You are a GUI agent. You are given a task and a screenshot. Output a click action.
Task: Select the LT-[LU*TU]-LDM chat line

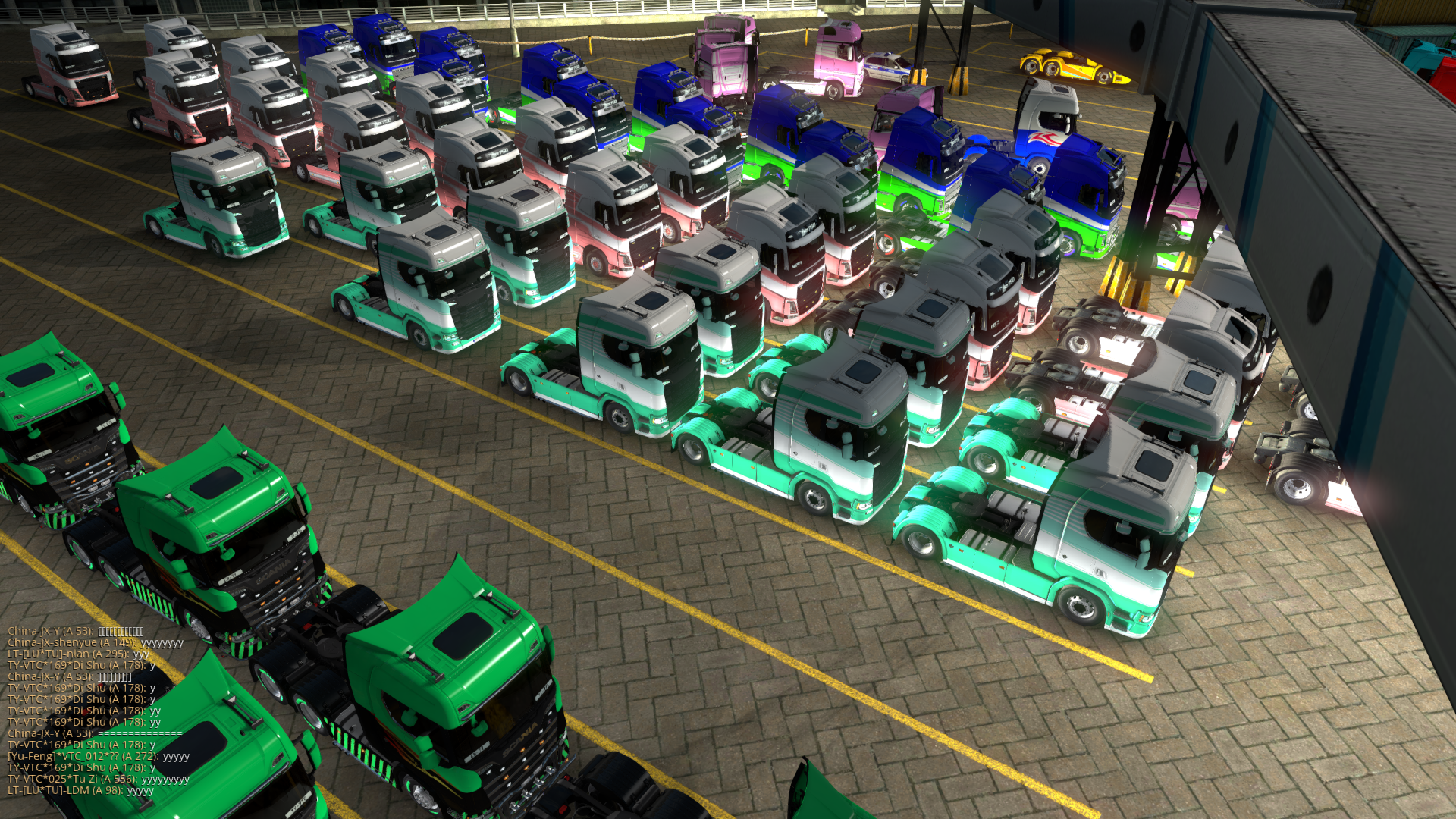80,790
